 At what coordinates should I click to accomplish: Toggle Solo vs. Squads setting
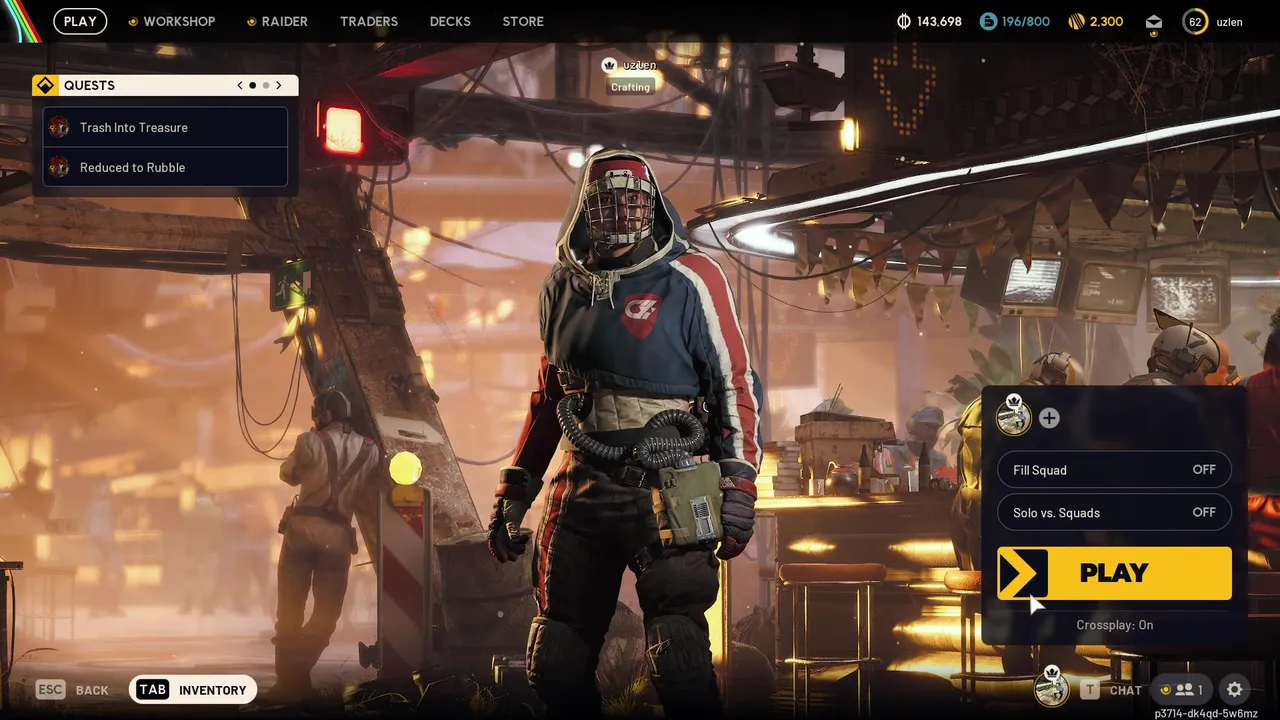coord(1114,513)
